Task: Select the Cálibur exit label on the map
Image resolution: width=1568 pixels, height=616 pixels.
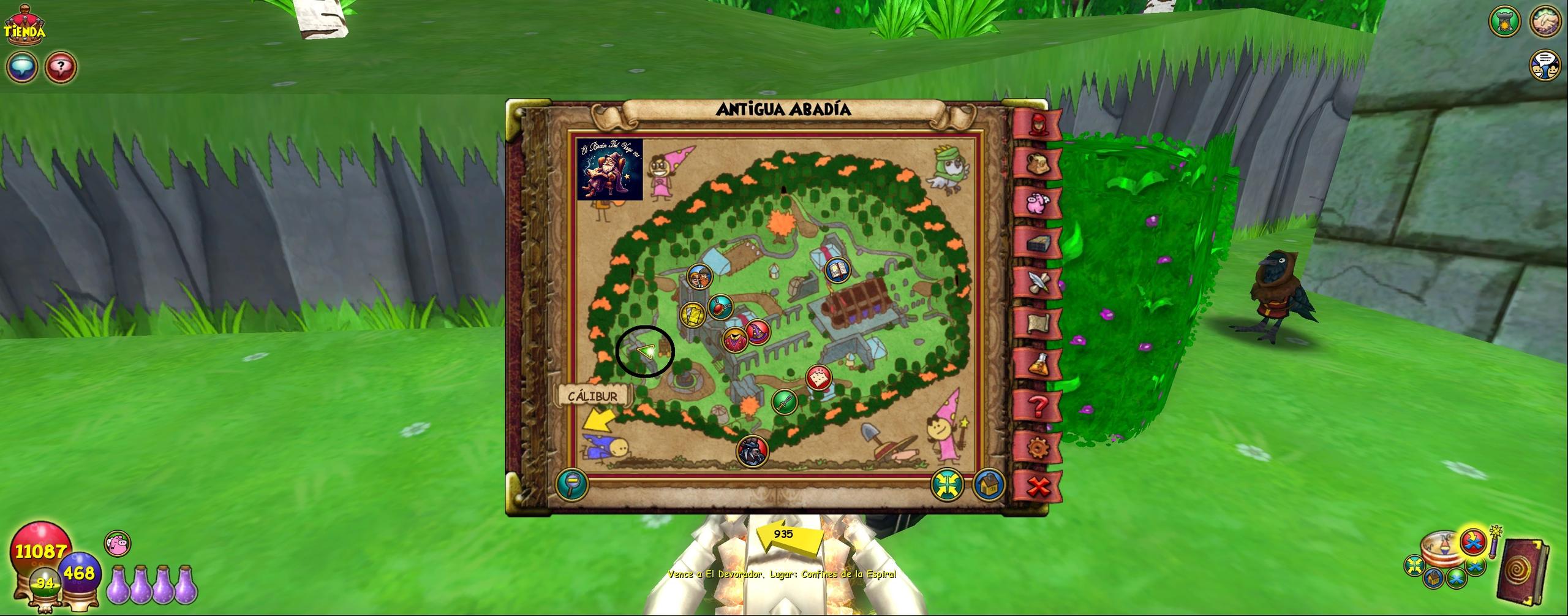Action: pyautogui.click(x=592, y=396)
